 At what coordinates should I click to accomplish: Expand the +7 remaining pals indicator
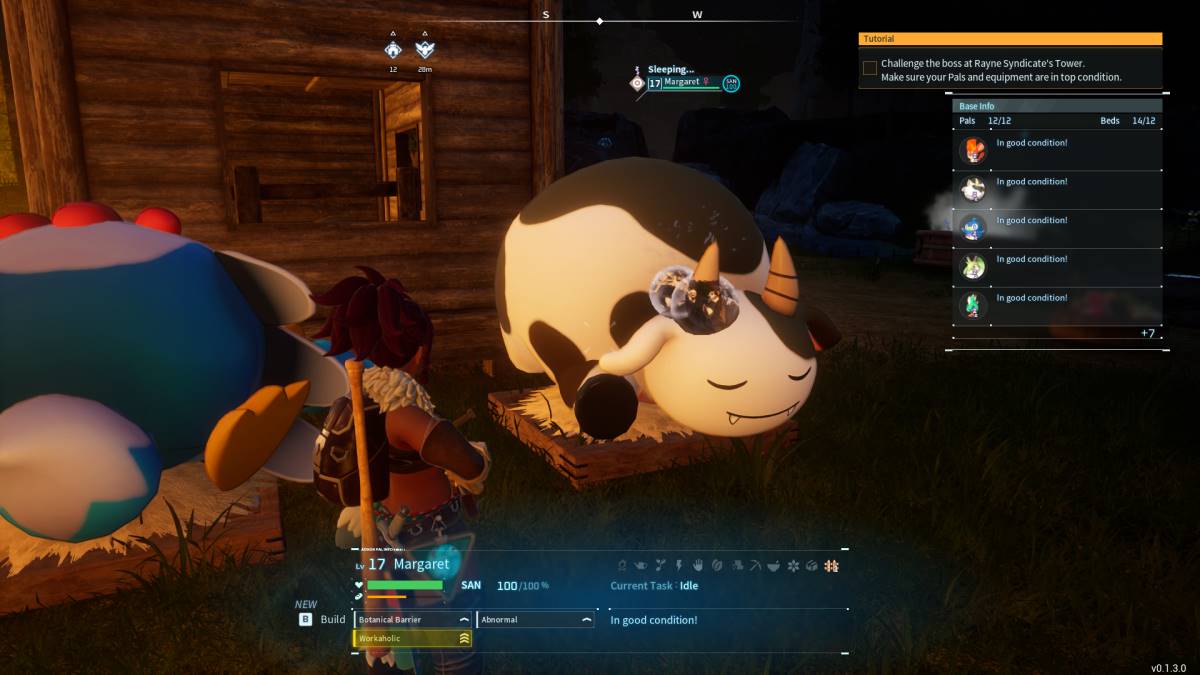(1148, 332)
